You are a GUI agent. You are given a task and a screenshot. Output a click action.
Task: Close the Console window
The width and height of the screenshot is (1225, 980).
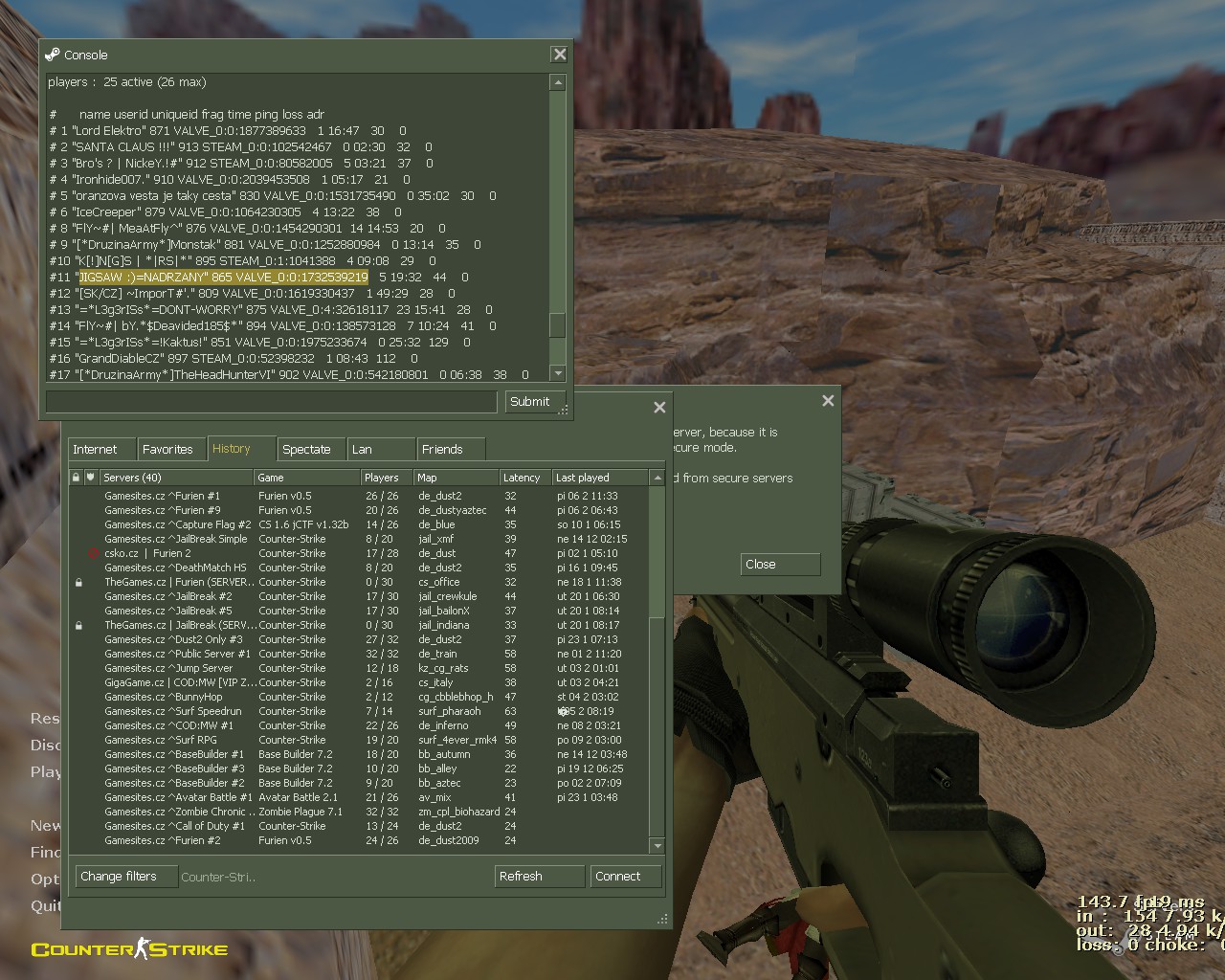coord(560,55)
